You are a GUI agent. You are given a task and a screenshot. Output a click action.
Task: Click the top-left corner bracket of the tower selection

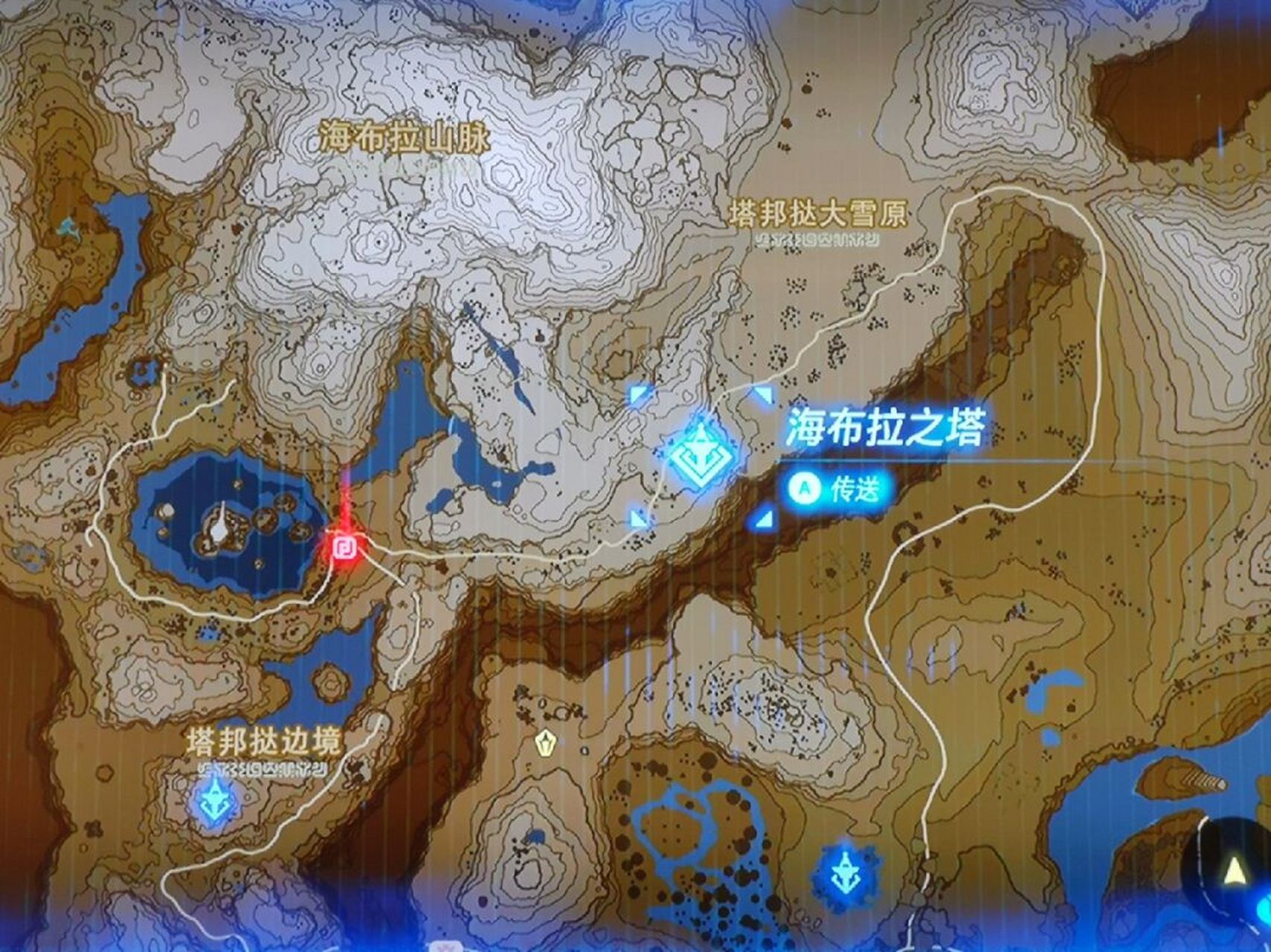click(637, 393)
